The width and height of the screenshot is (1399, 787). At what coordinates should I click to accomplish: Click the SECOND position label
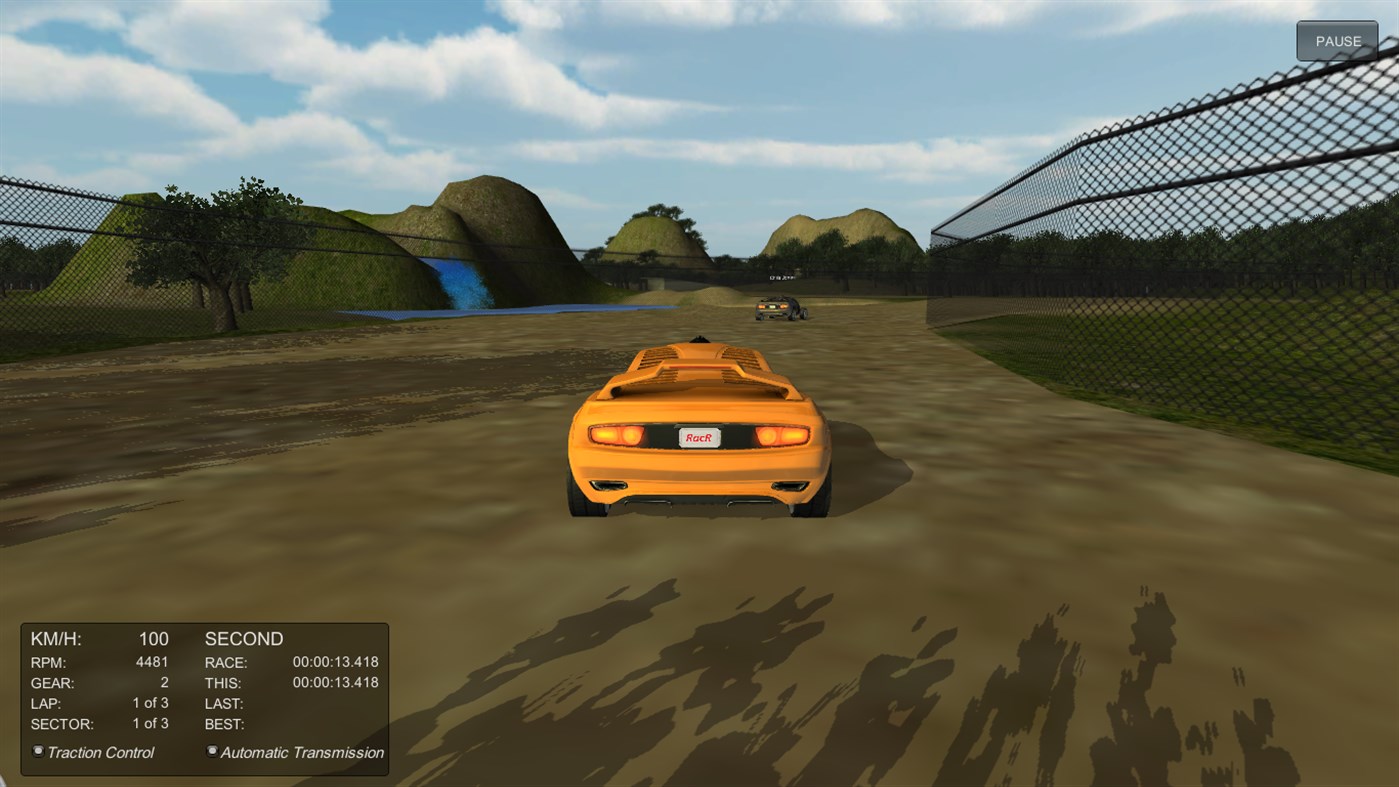coord(243,638)
